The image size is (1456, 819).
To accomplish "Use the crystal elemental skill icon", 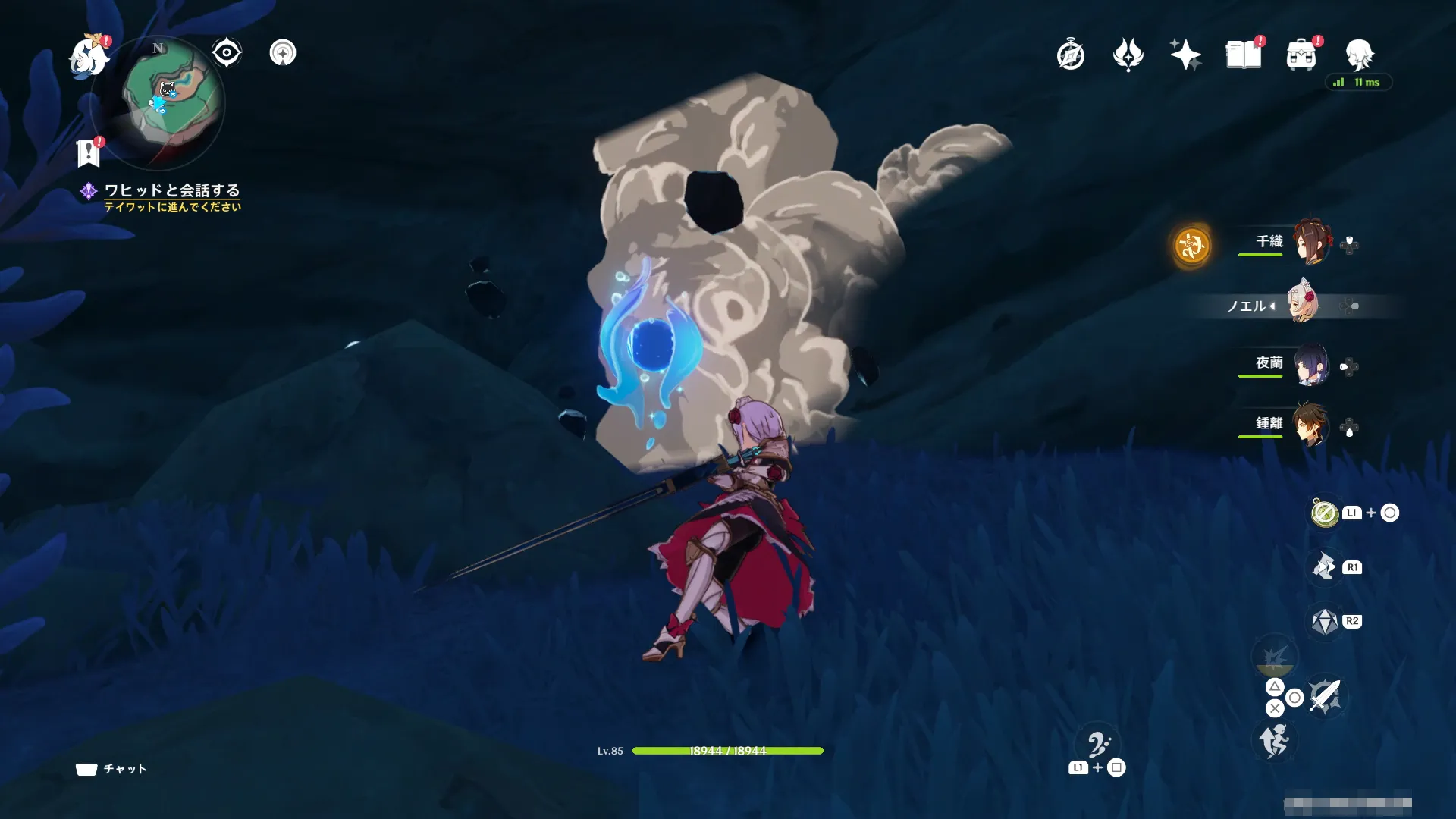I will 1325,622.
